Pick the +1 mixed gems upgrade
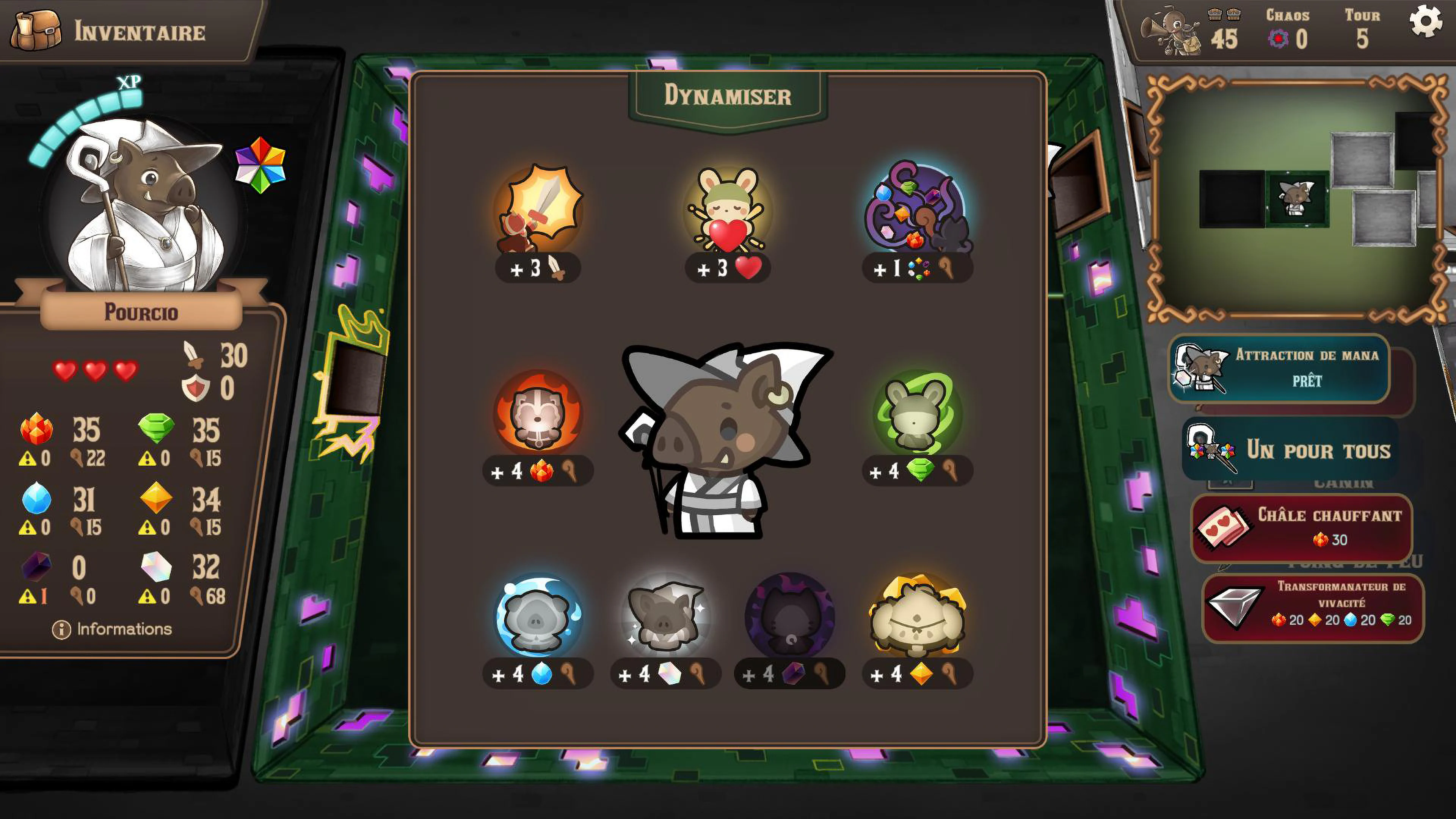This screenshot has height=819, width=1456. [x=916, y=218]
